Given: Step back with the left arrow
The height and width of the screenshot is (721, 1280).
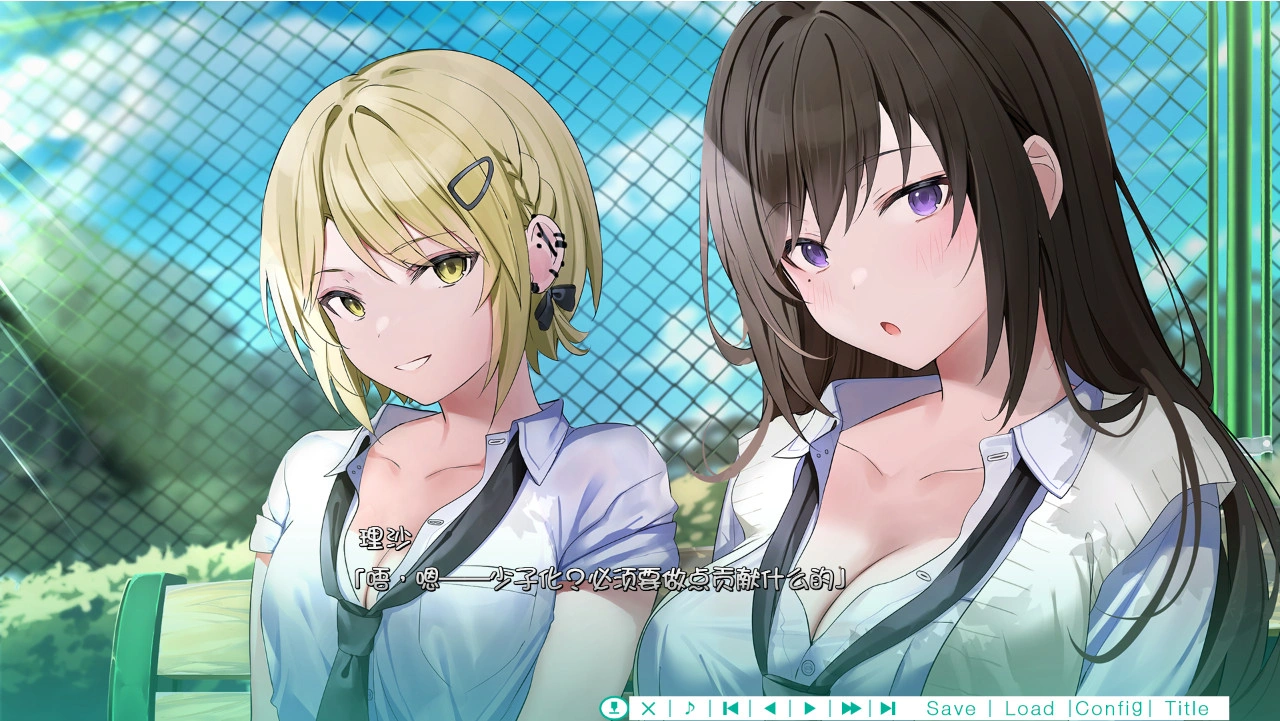Looking at the screenshot, I should pyautogui.click(x=769, y=708).
